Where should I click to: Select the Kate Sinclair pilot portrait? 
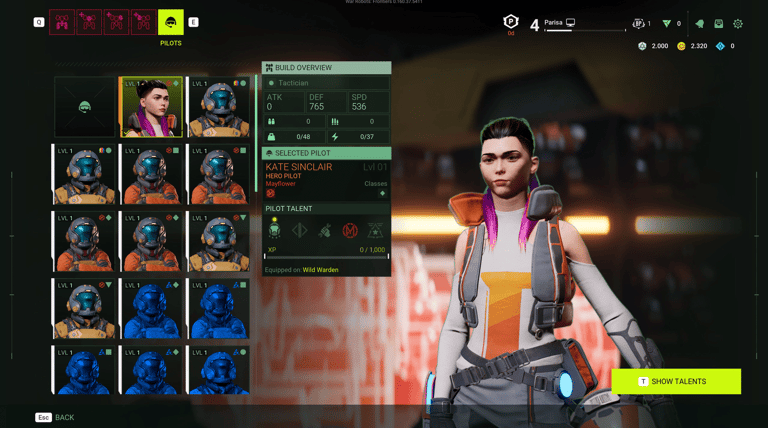click(151, 107)
